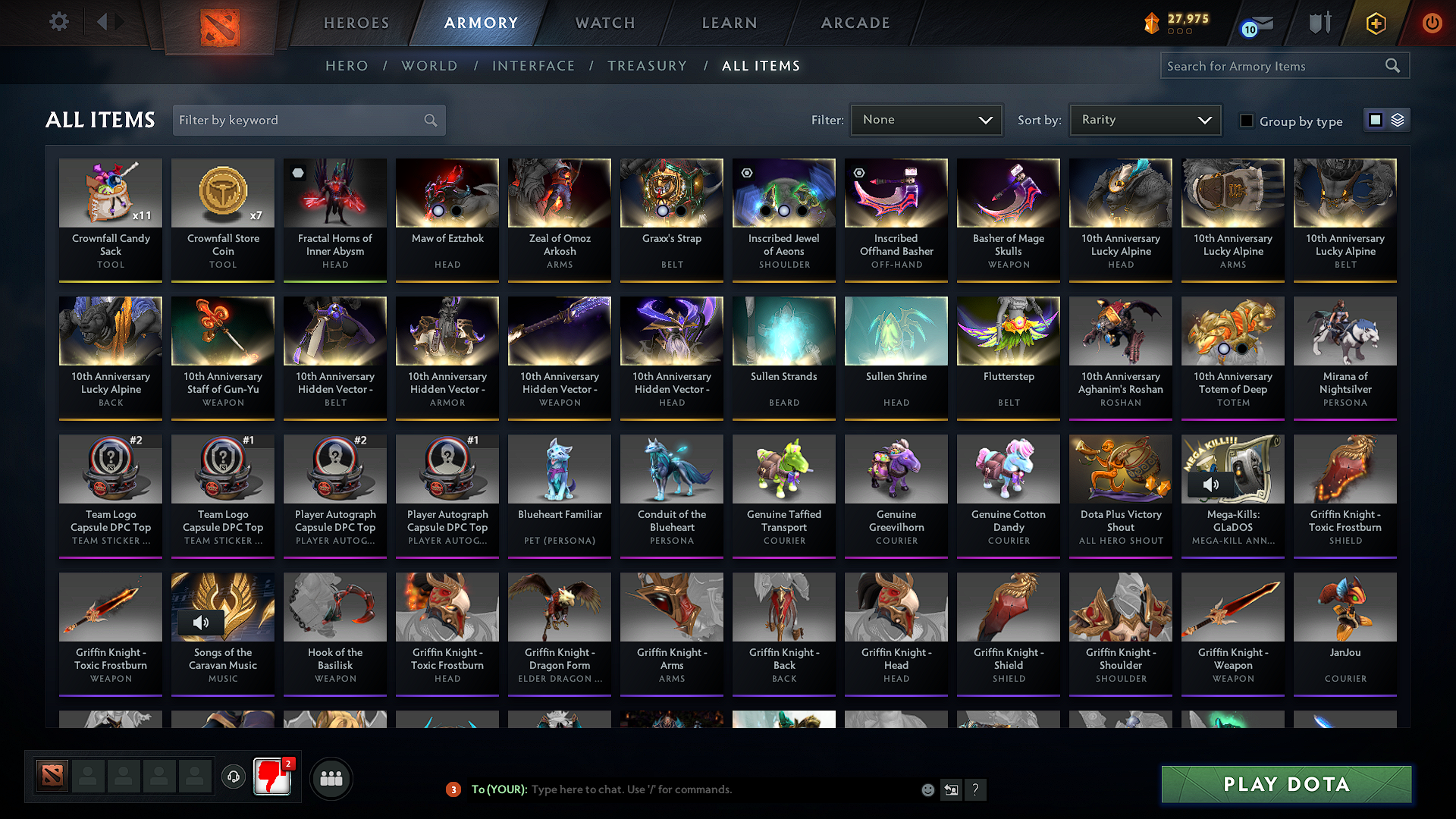1456x819 pixels.
Task: Click the power button to exit
Action: tap(1432, 22)
